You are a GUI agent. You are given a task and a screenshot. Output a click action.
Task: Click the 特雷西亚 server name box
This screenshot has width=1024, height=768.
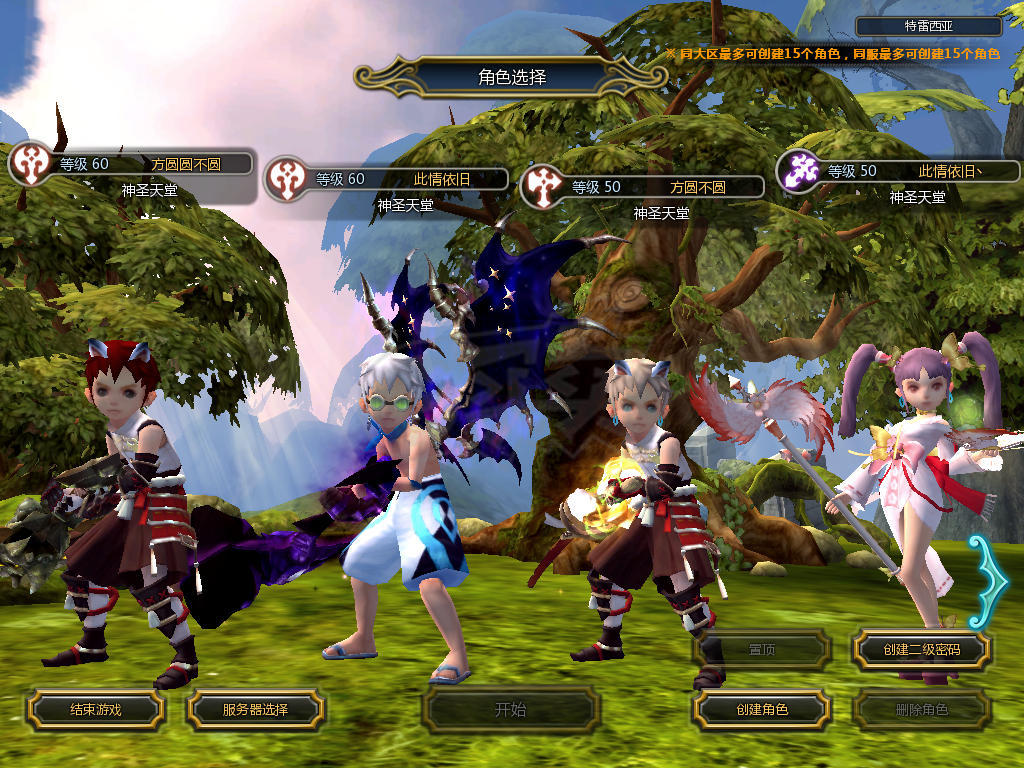pos(929,27)
